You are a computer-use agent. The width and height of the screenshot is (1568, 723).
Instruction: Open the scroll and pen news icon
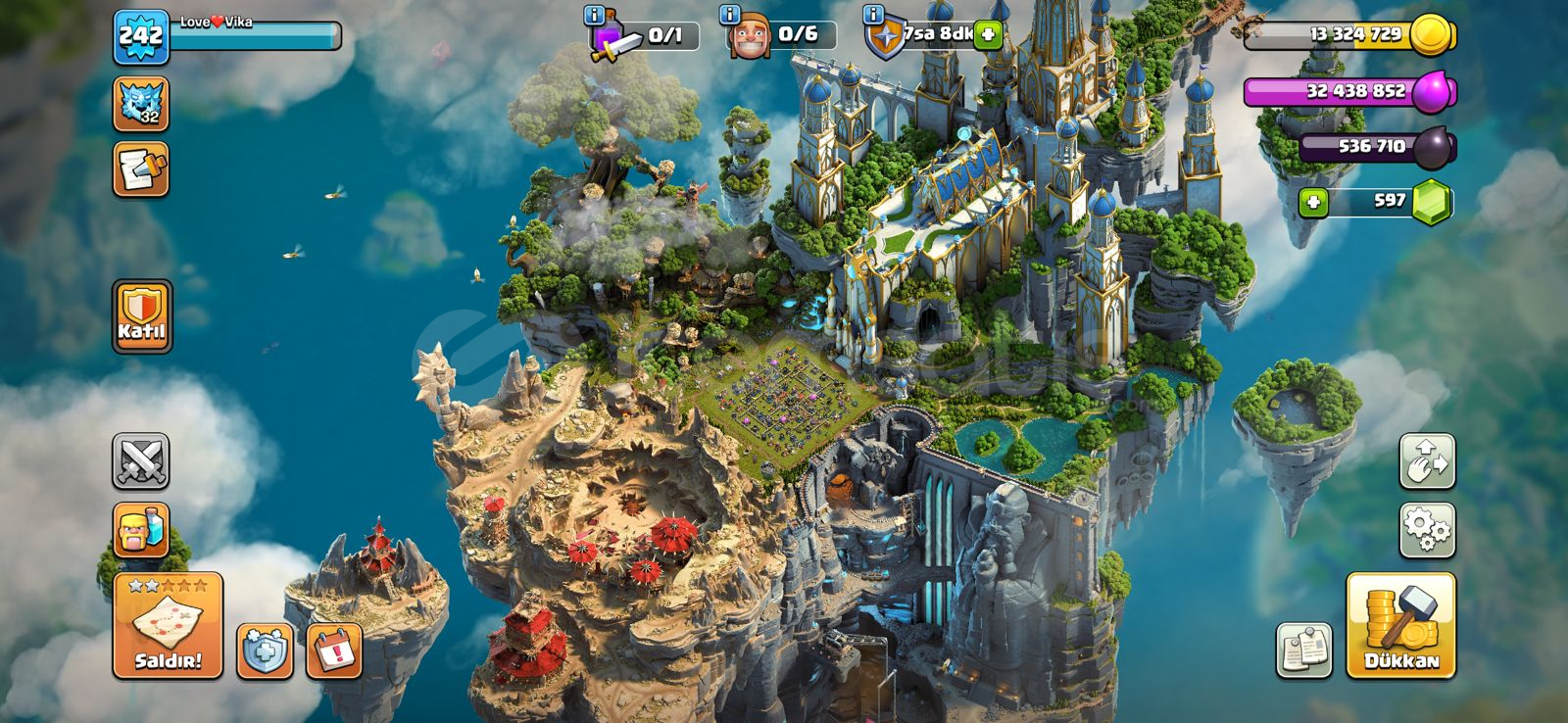click(141, 169)
